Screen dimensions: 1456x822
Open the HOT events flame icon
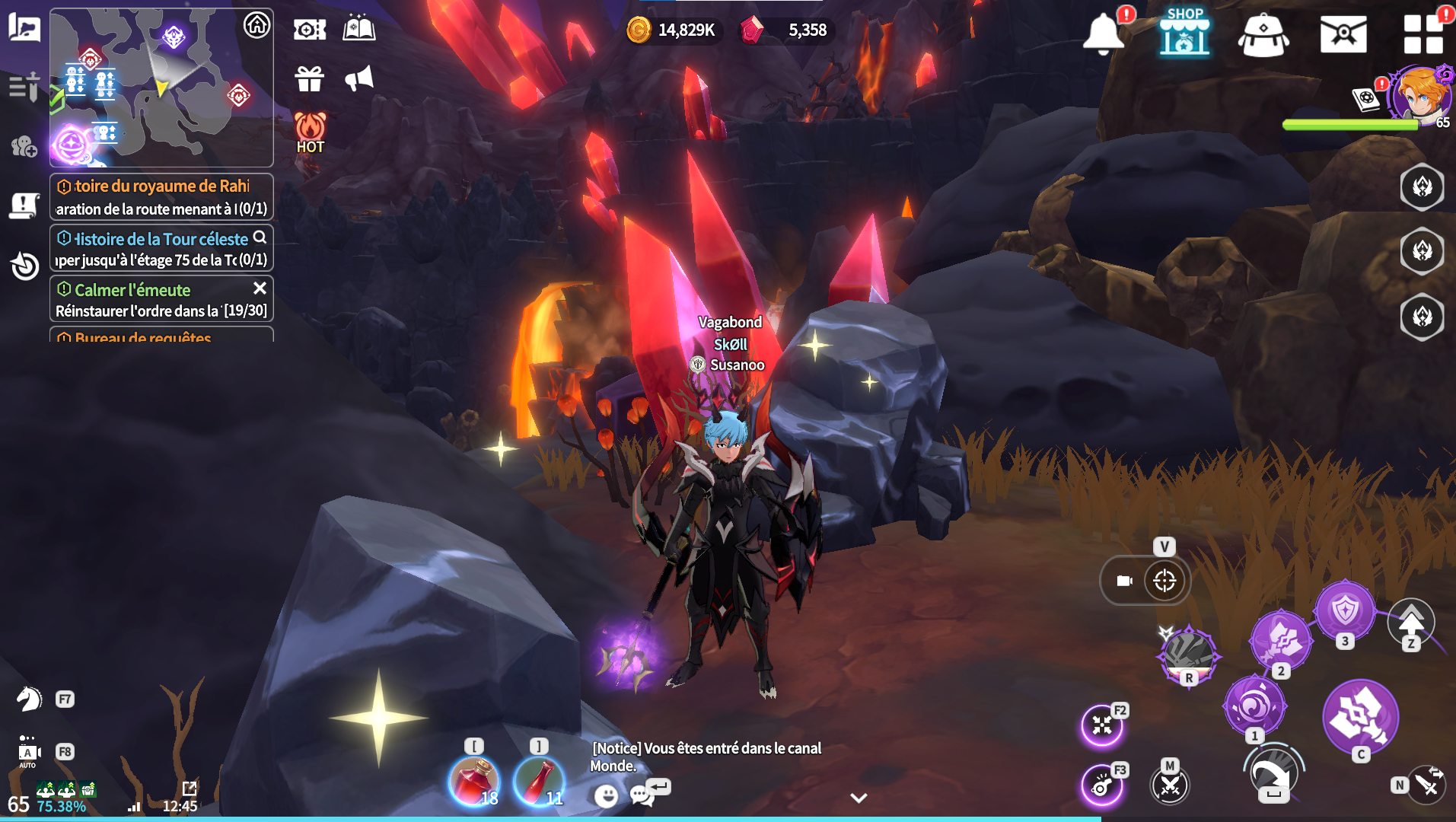click(310, 132)
